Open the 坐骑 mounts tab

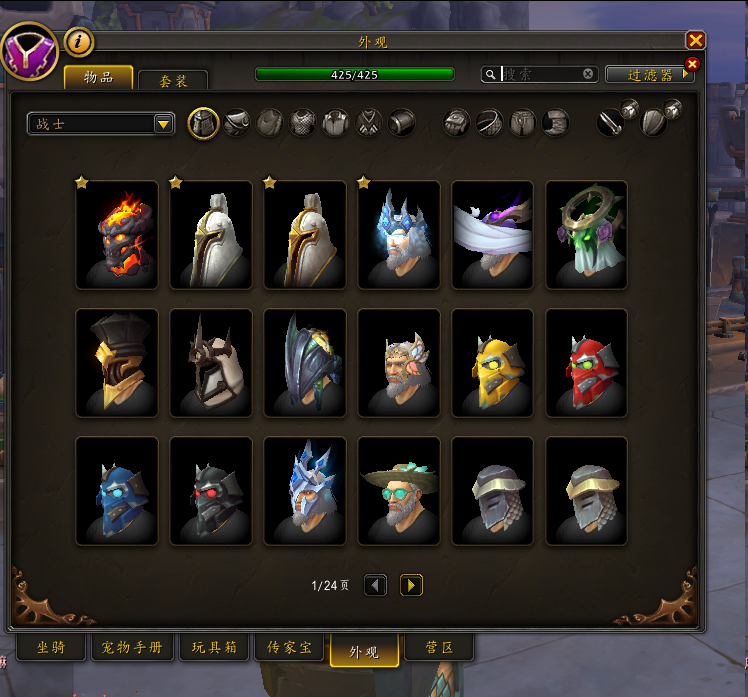49,648
